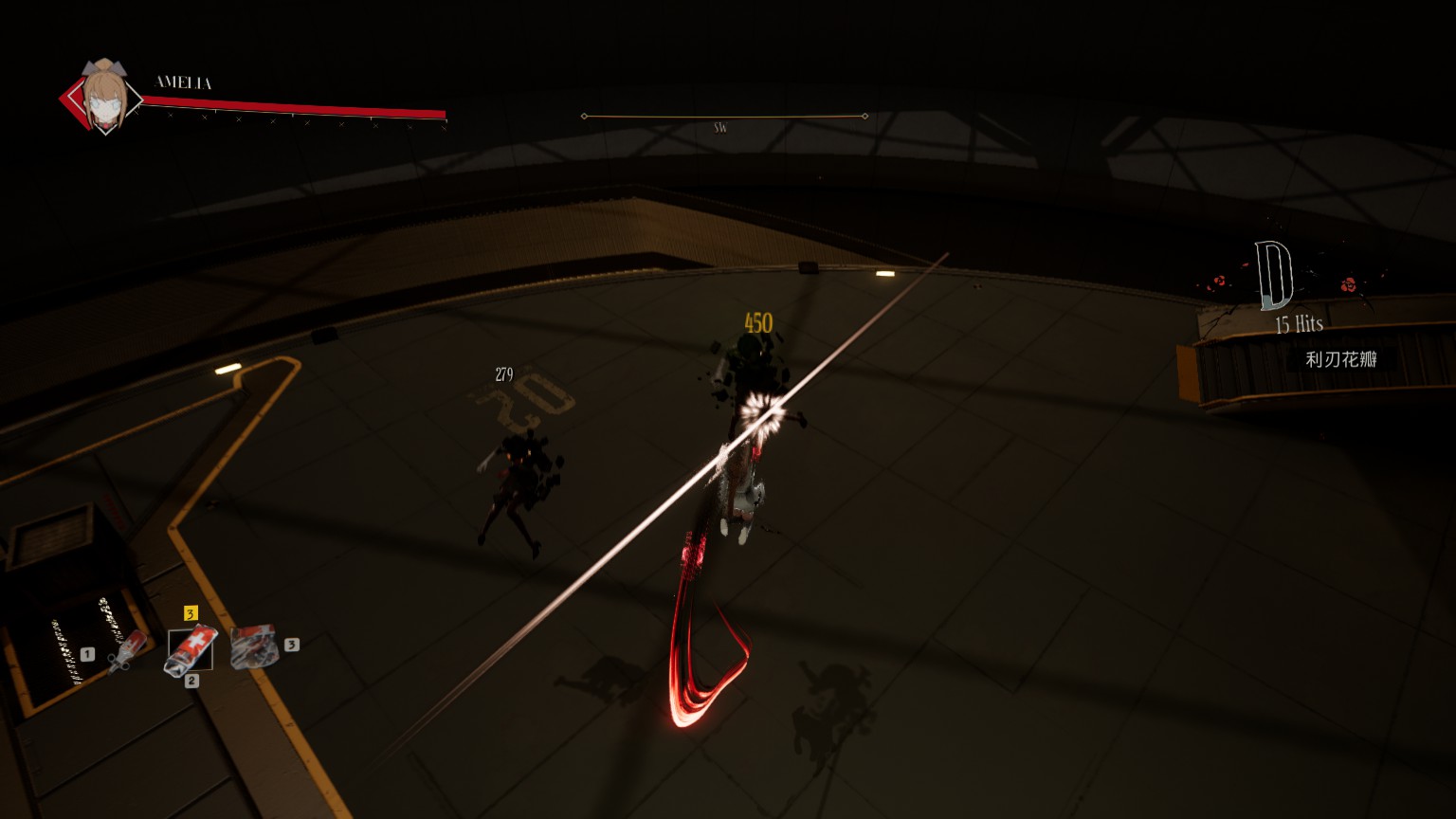Click the D combo rank emblem
The image size is (1456, 819).
[x=1274, y=276]
